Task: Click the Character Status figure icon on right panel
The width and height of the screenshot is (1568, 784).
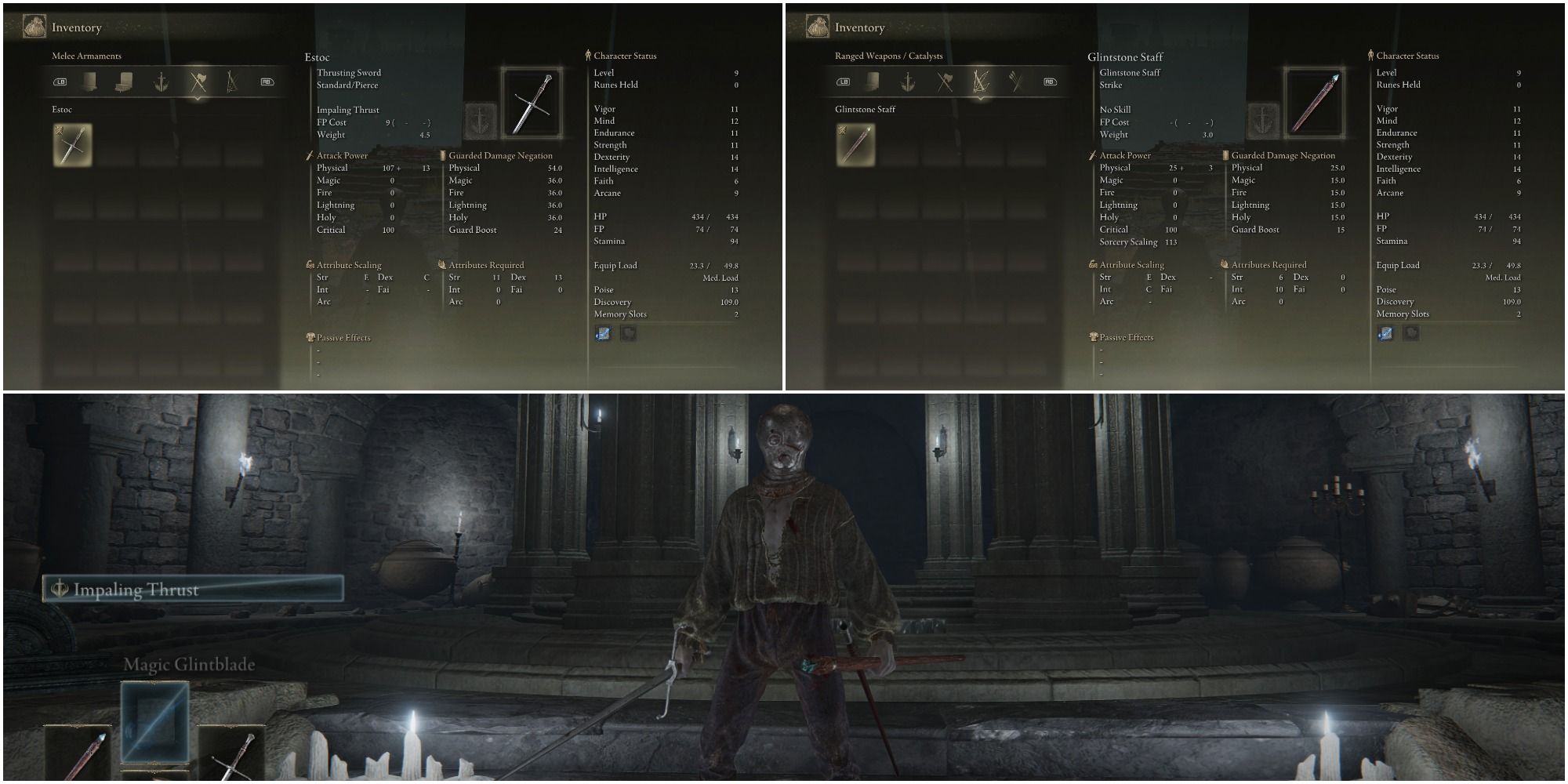Action: (x=1370, y=55)
